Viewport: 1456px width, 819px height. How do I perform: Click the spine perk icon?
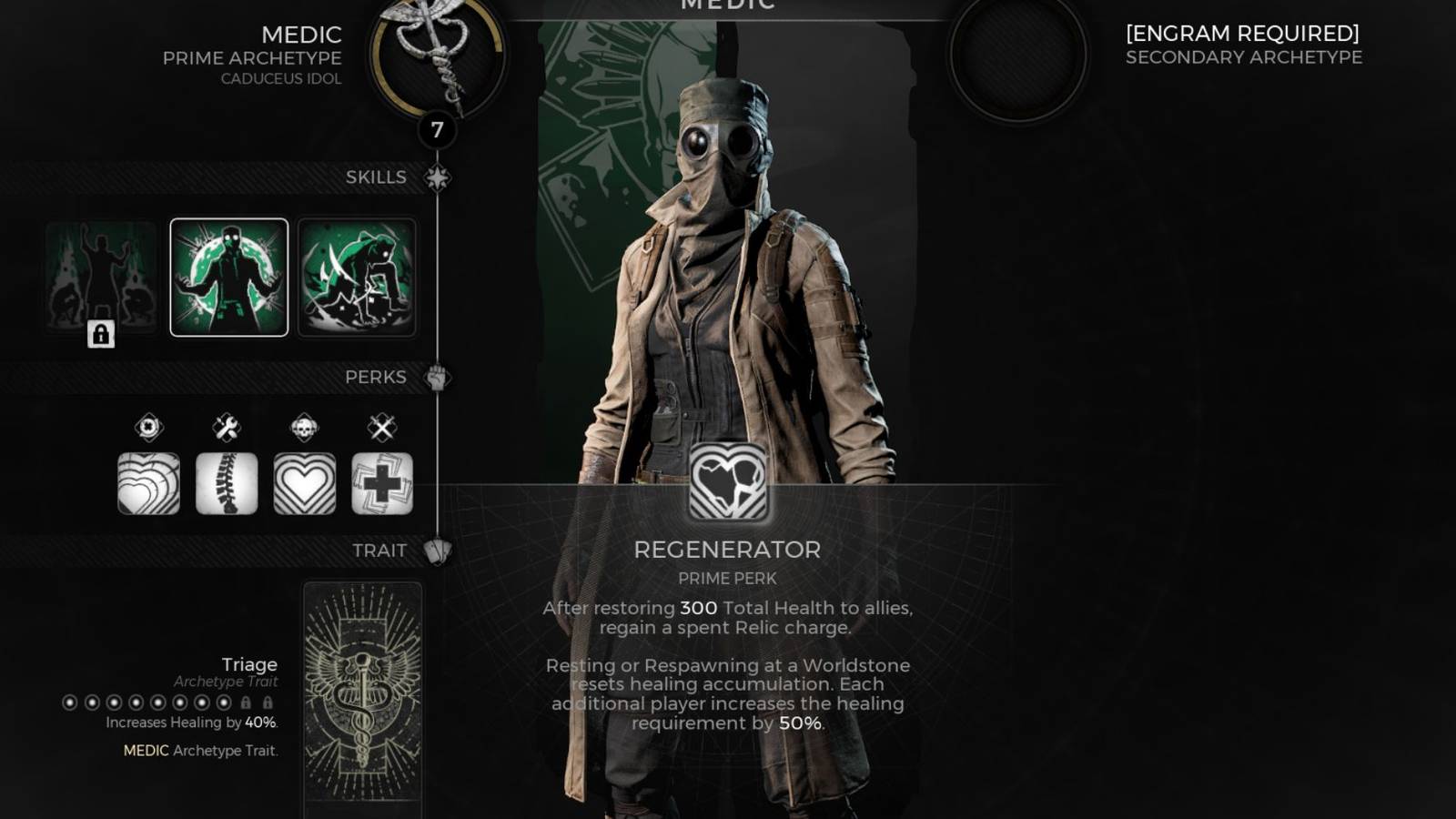coord(227,482)
